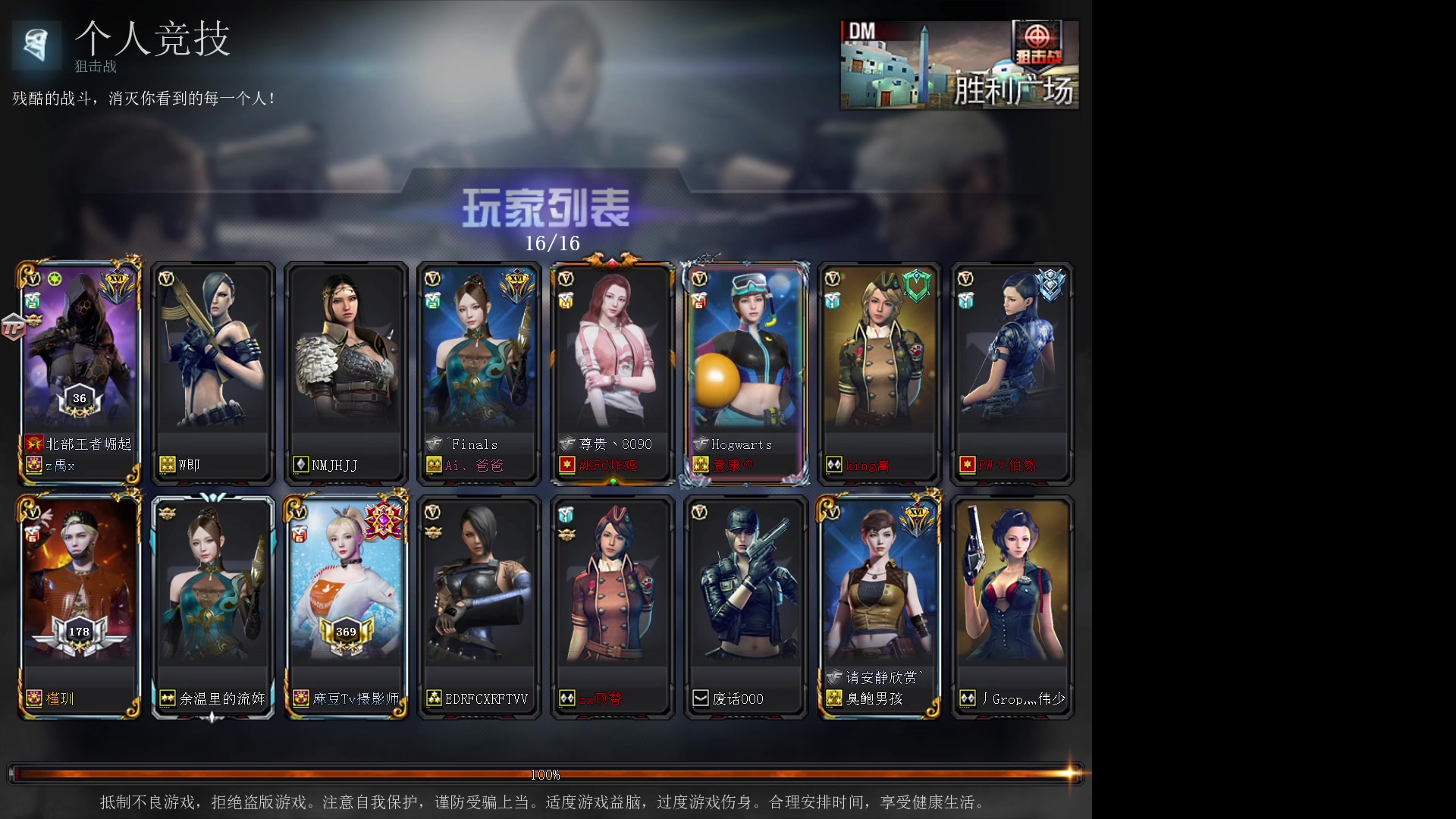Click the envelope icon beside 废话000
Viewport: 1456px width, 819px height.
(x=701, y=698)
